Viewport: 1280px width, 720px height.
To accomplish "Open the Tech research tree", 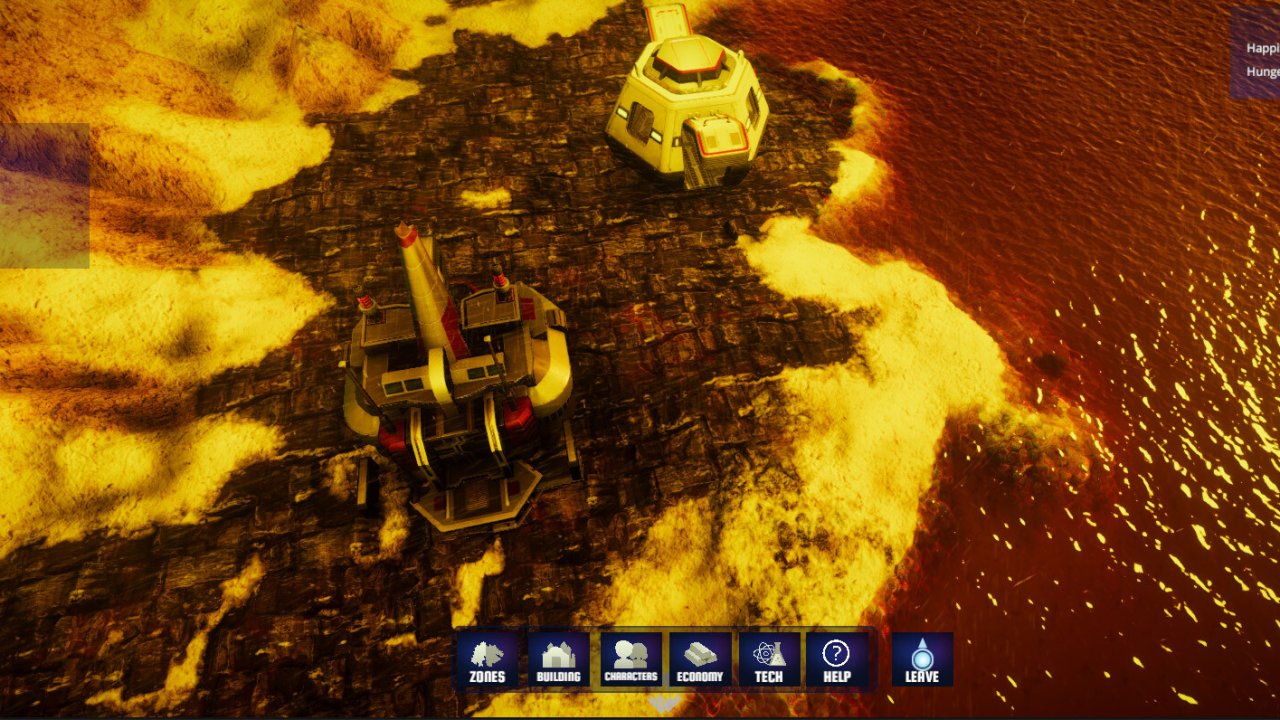I will (x=769, y=660).
